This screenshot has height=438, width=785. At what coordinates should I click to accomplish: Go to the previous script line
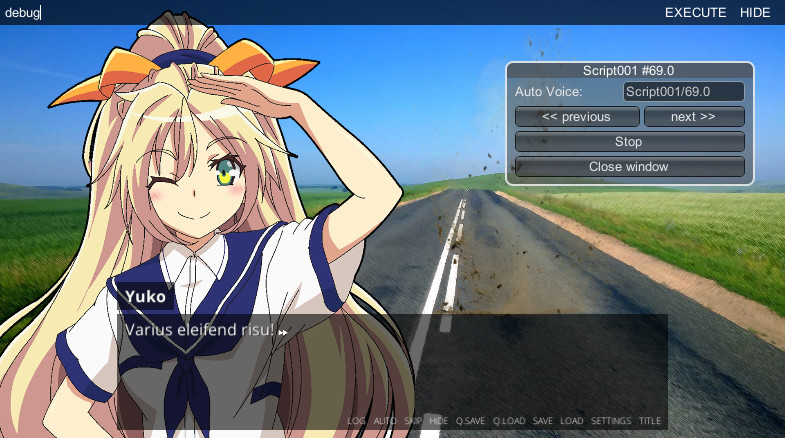tap(576, 117)
